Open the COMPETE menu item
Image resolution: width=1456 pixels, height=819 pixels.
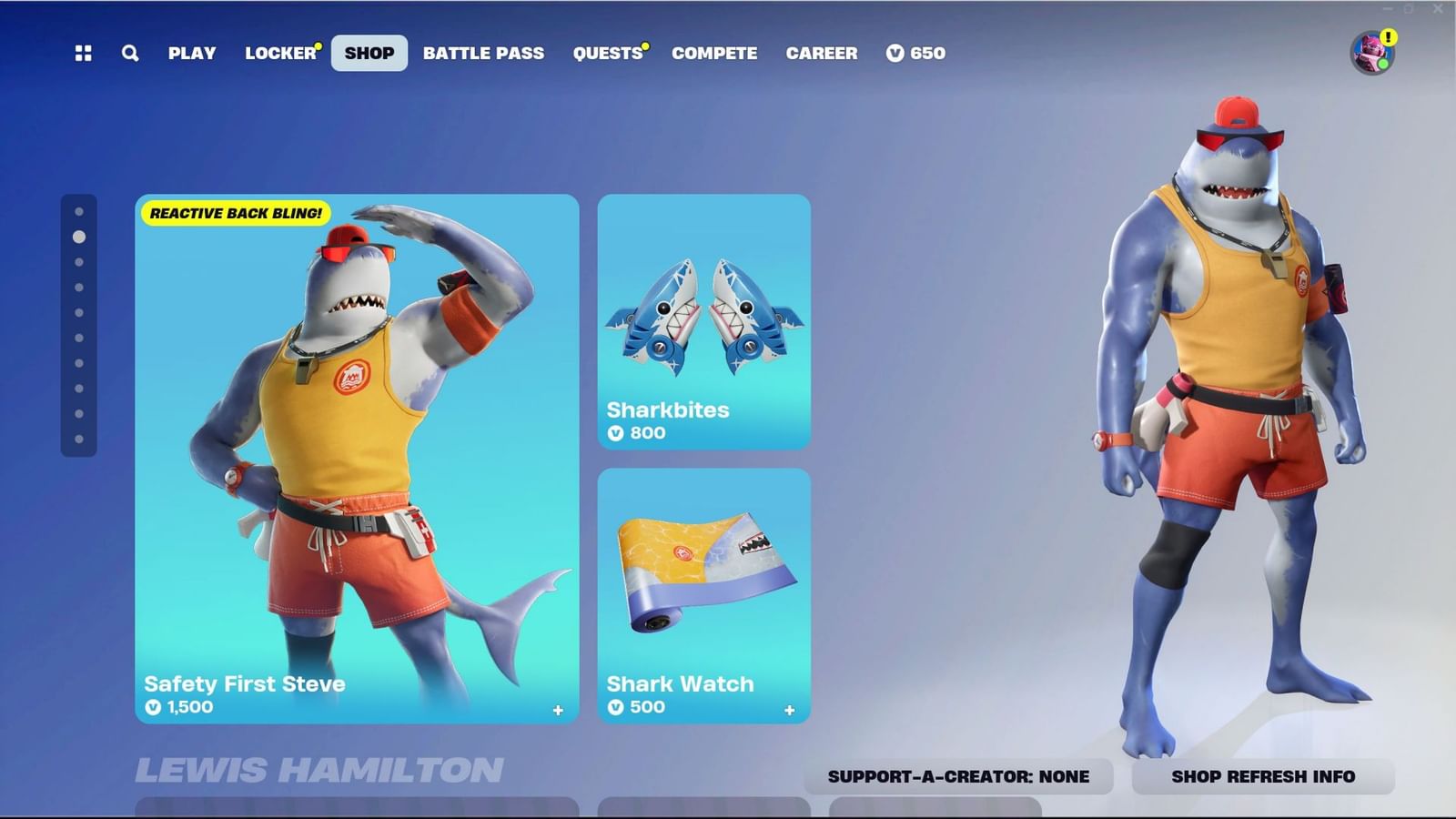click(714, 54)
